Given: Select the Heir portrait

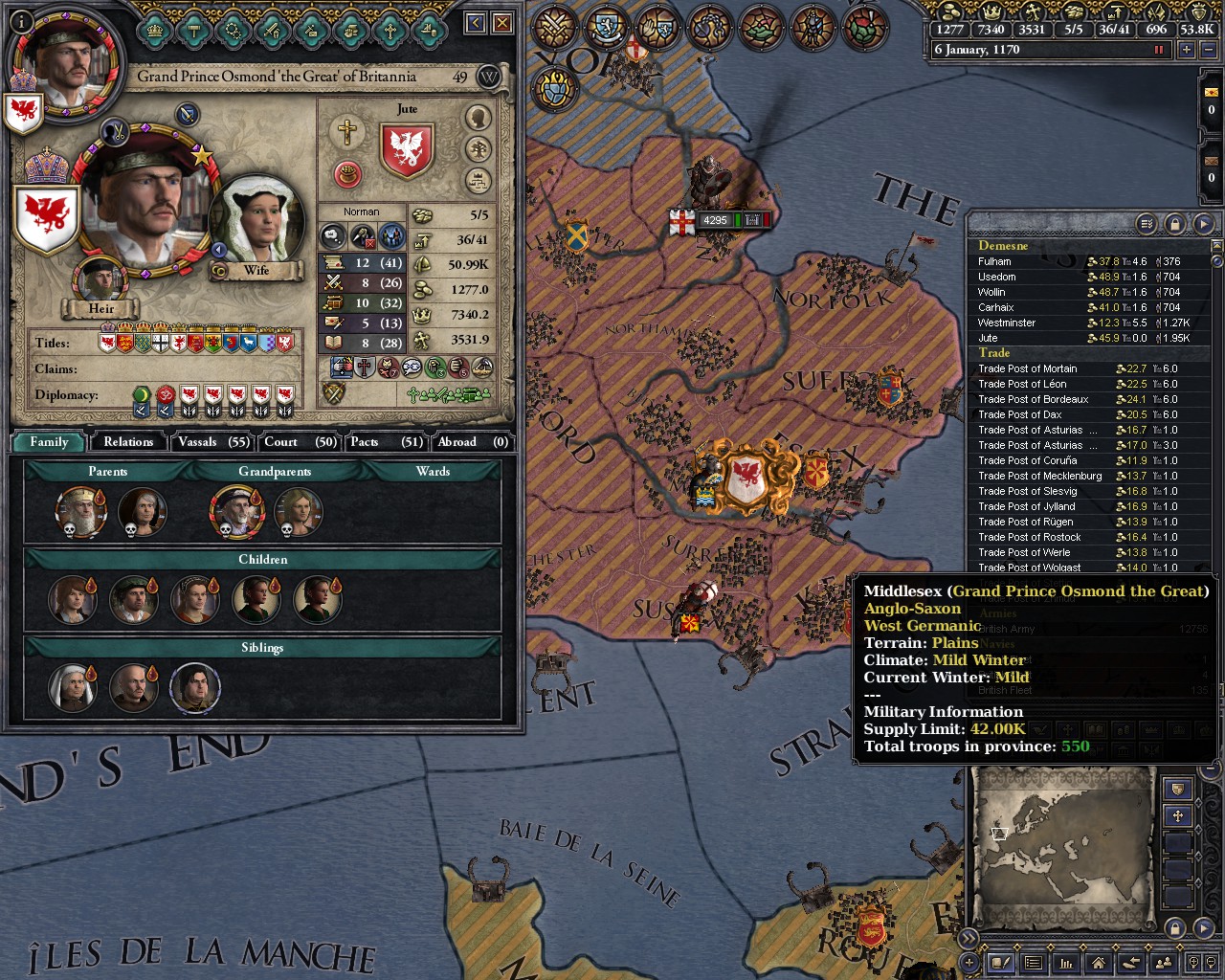Looking at the screenshot, I should 100,279.
